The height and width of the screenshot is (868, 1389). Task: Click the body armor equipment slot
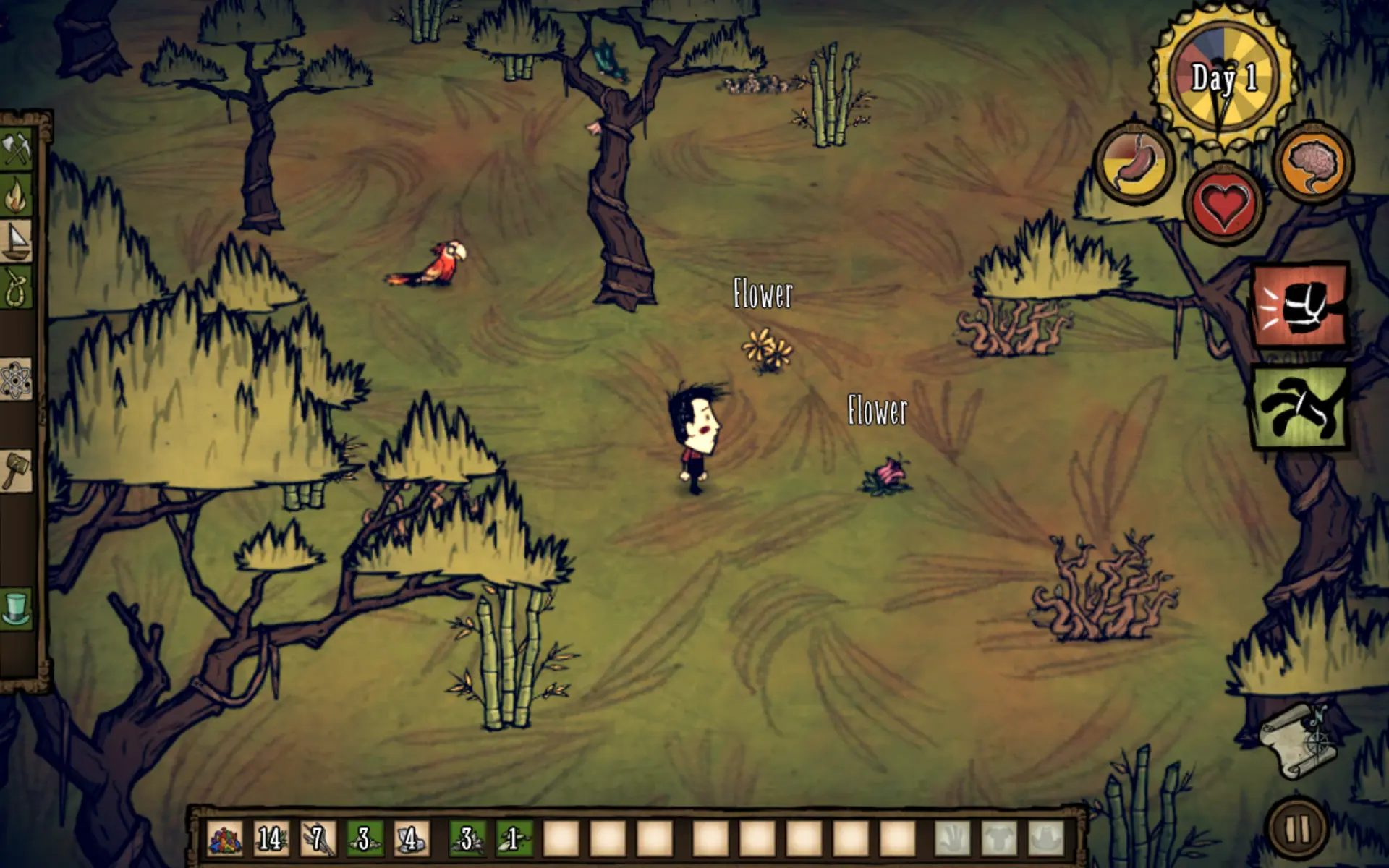pos(1000,839)
